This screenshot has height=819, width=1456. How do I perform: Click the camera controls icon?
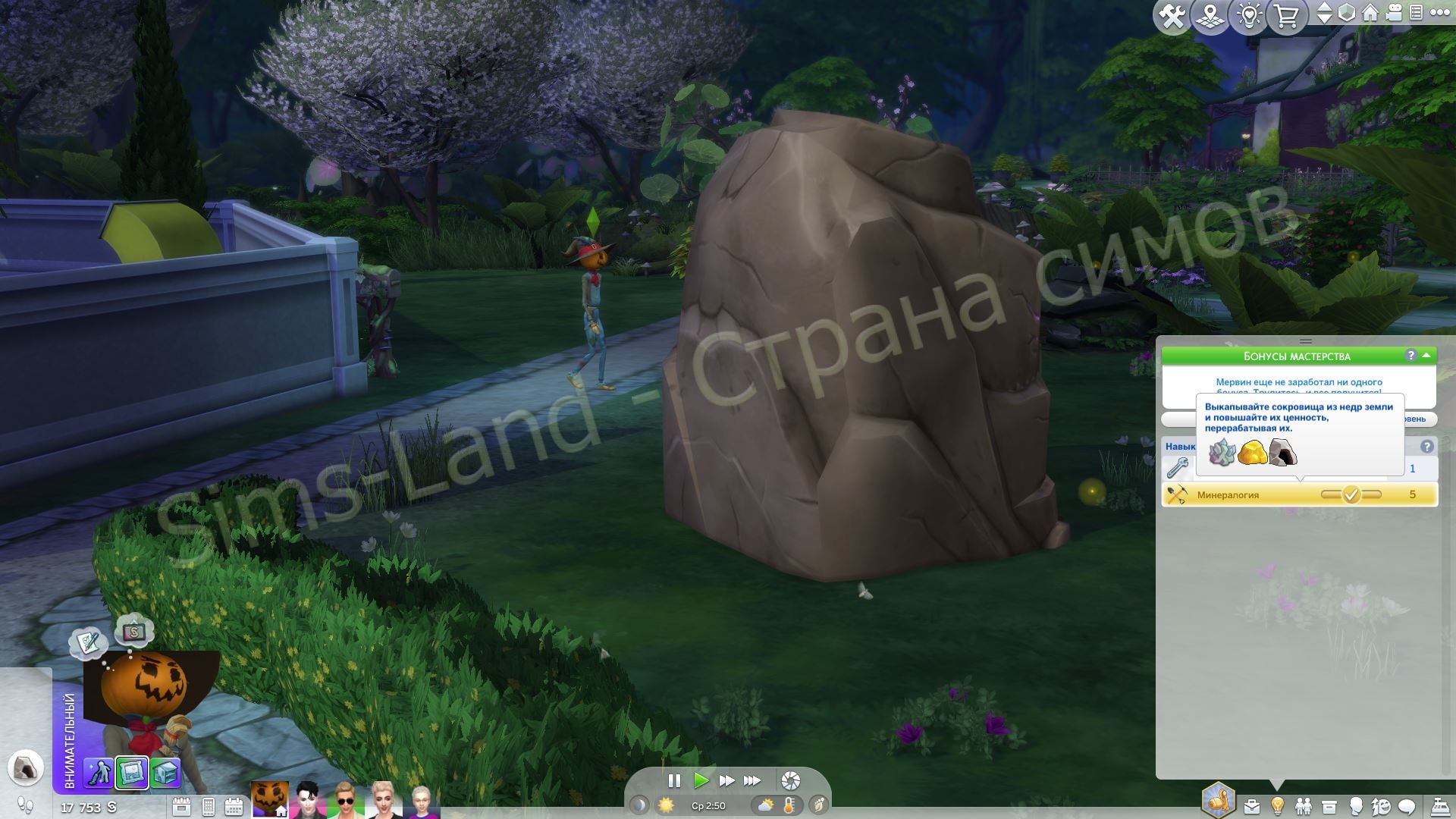pyautogui.click(x=1393, y=14)
